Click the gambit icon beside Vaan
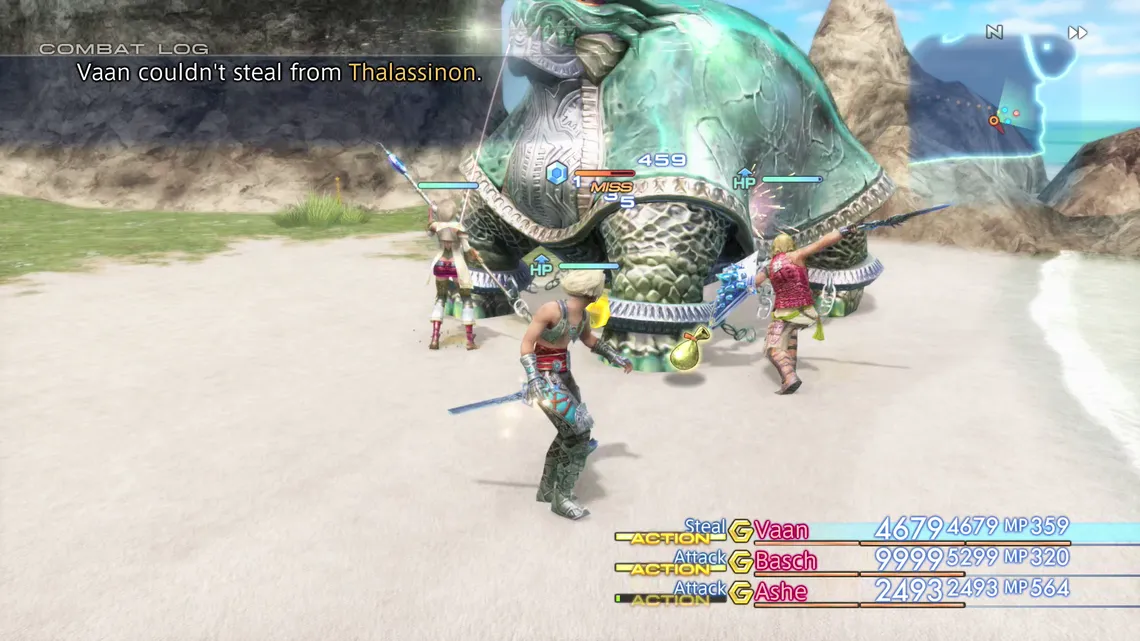This screenshot has width=1140, height=641. (740, 531)
